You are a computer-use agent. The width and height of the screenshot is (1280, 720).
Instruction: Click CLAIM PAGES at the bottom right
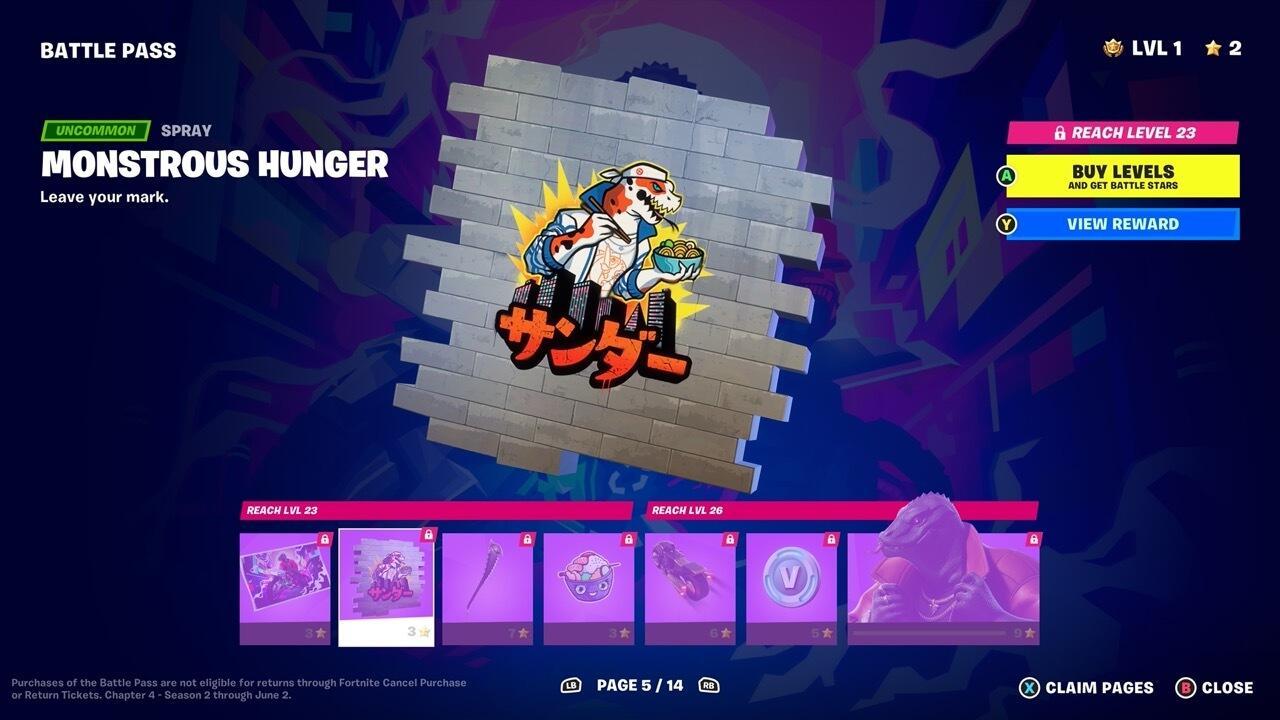(1098, 687)
